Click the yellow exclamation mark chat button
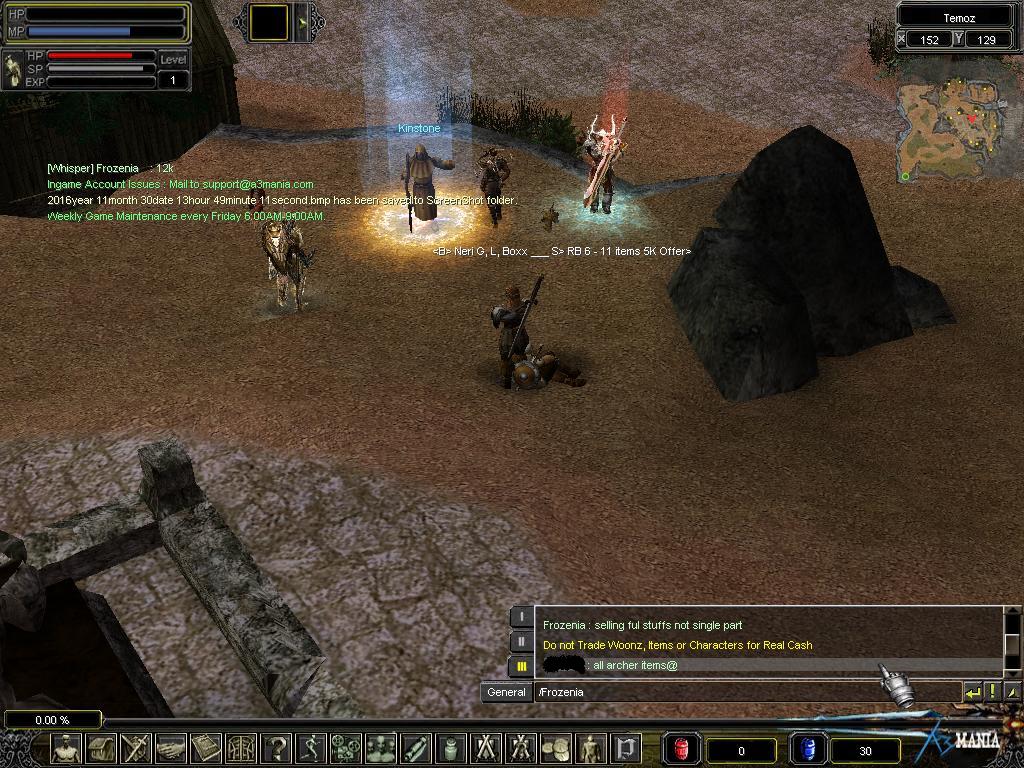Screen dimensions: 1024x768 point(993,691)
